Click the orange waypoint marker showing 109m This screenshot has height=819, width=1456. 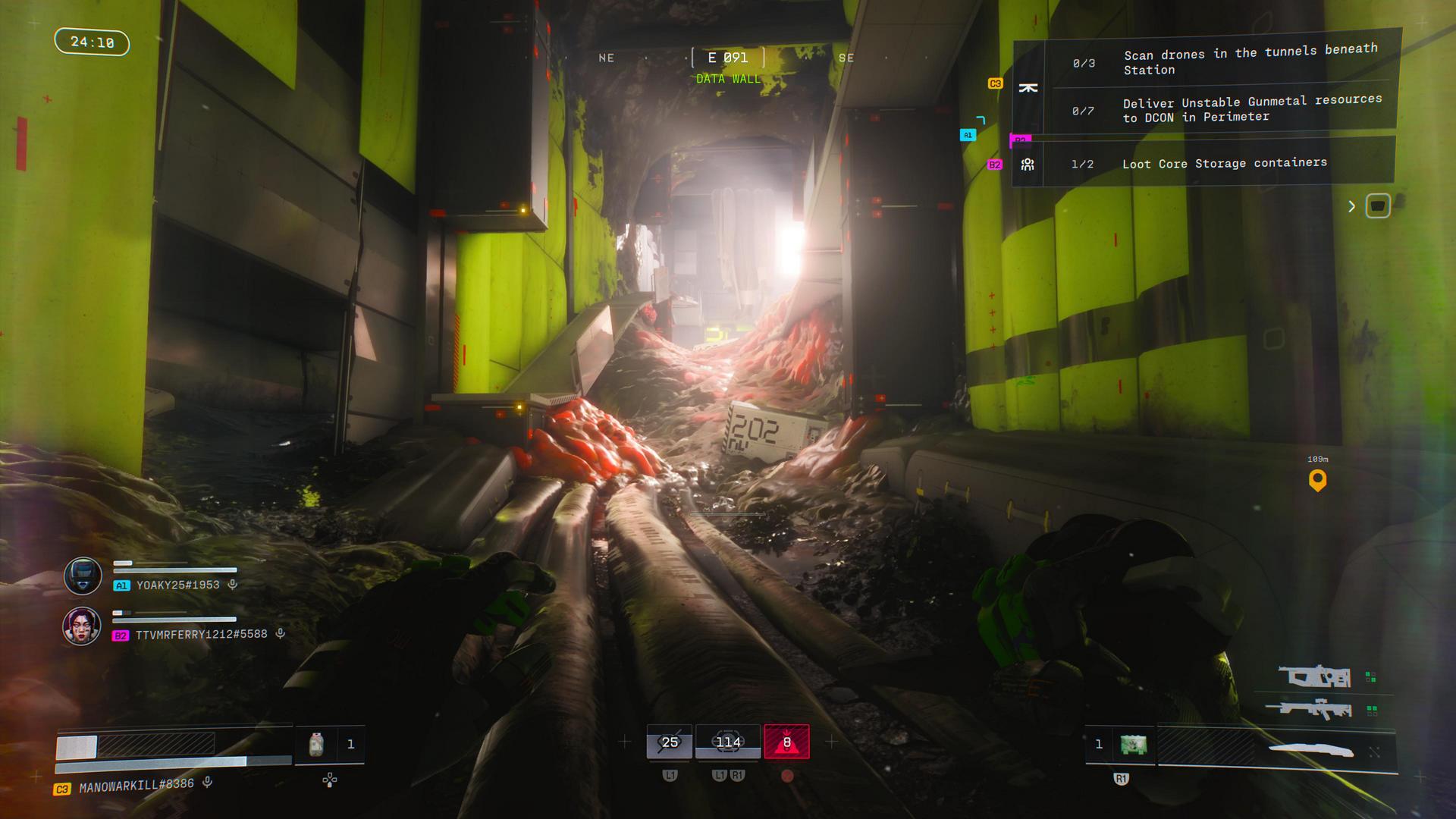click(x=1317, y=480)
